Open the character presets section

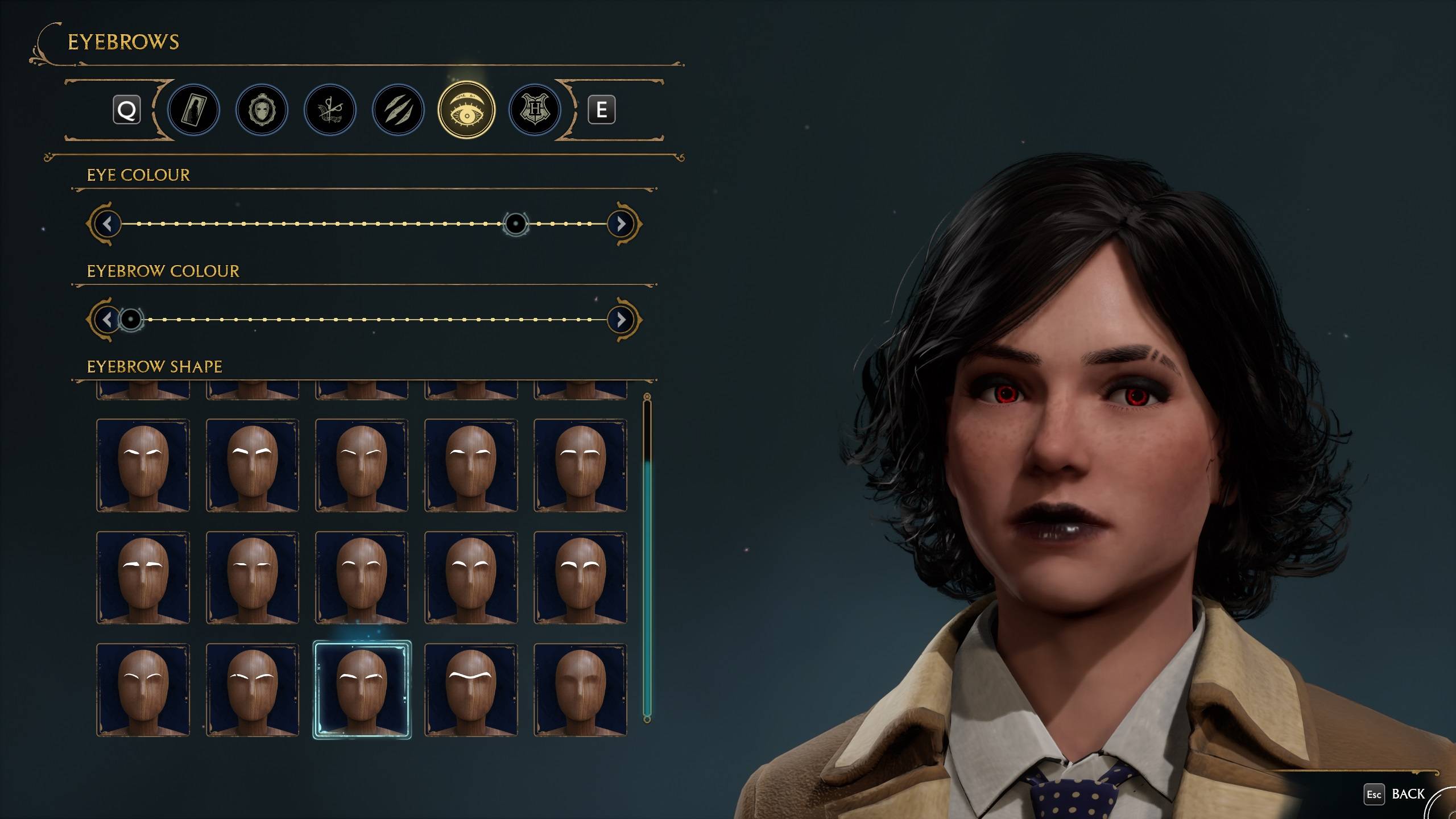[193, 110]
